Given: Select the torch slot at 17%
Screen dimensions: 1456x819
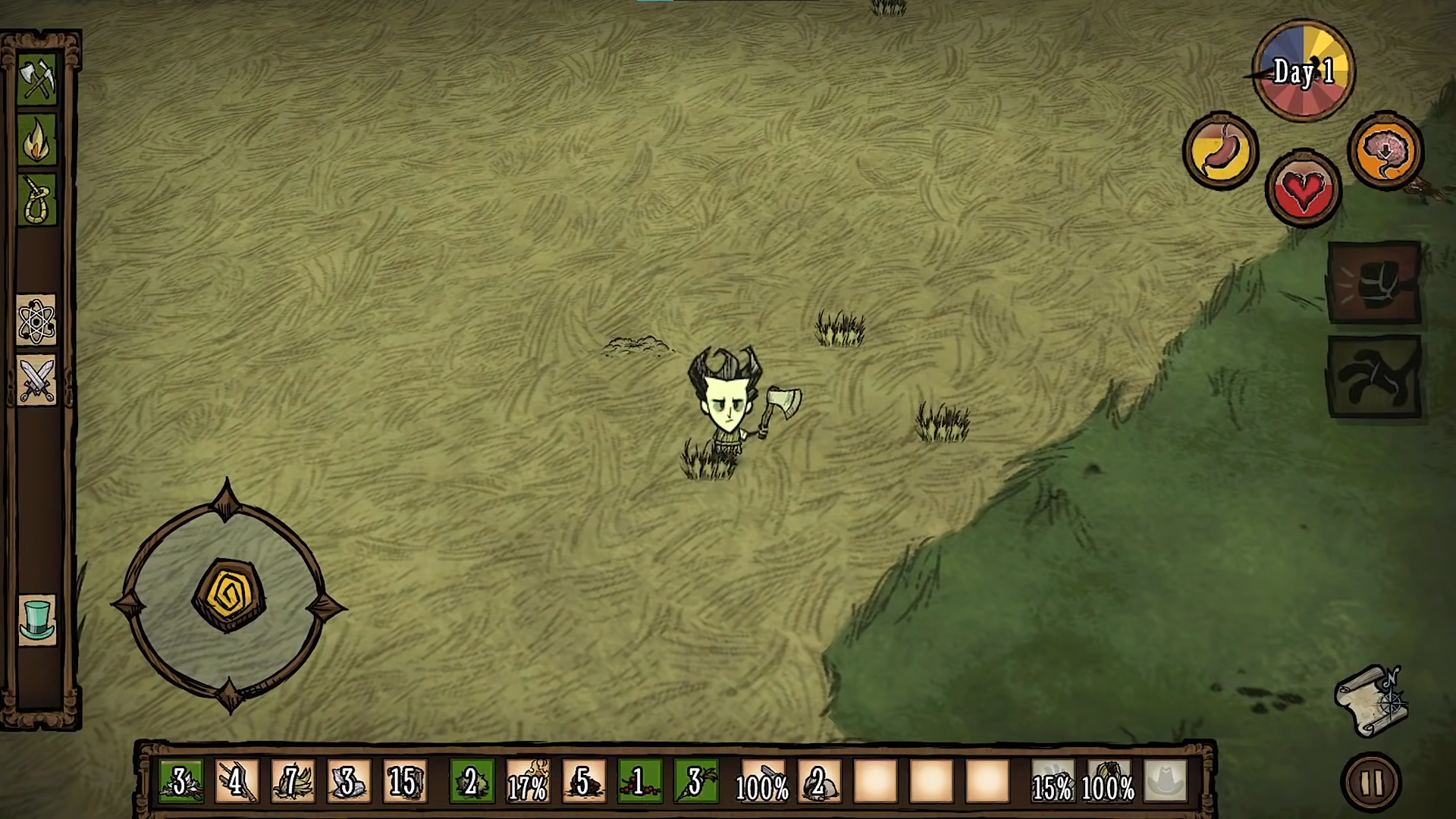Looking at the screenshot, I should click(x=528, y=782).
